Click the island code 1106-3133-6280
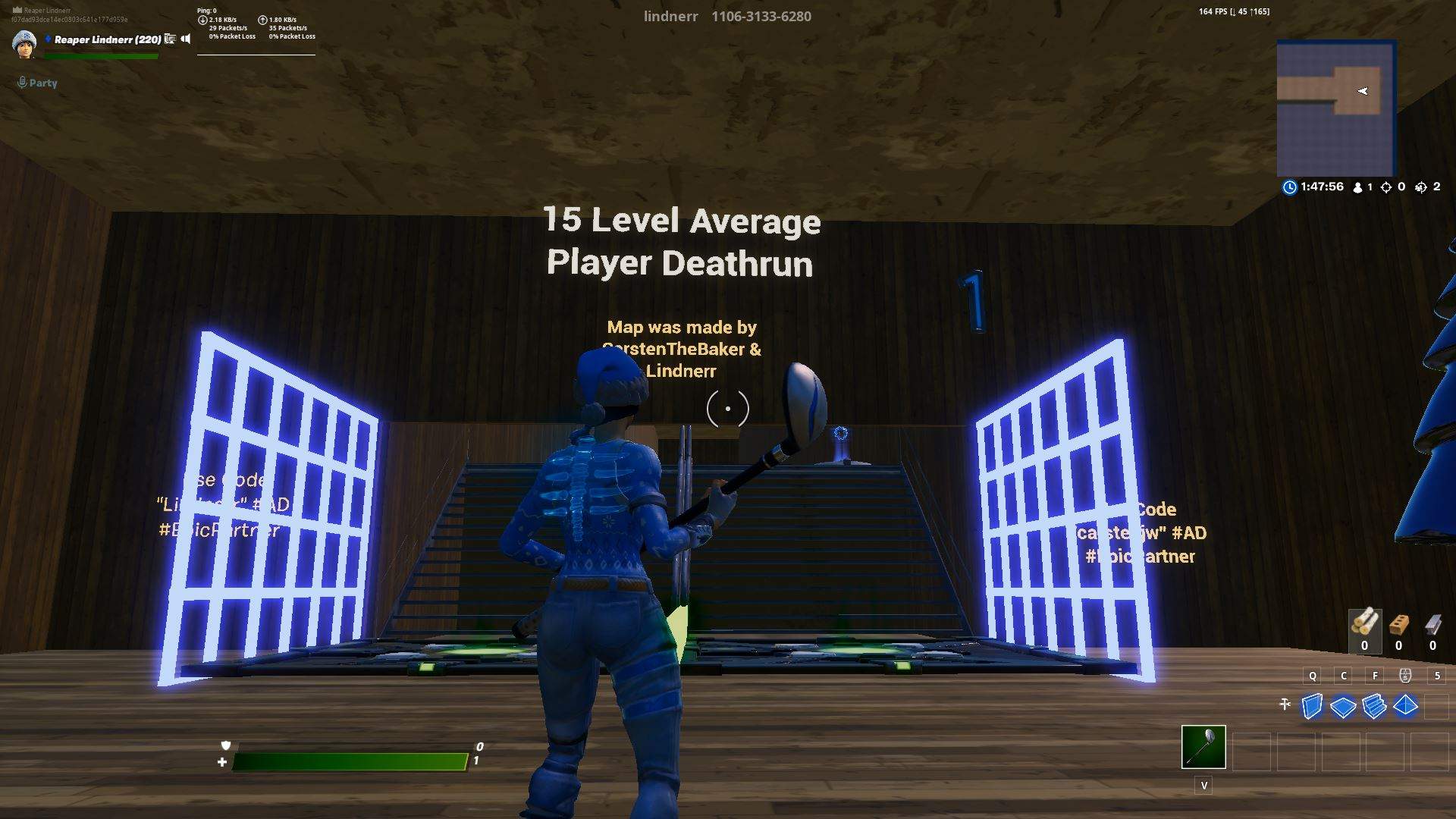This screenshot has height=819, width=1456. (x=761, y=16)
